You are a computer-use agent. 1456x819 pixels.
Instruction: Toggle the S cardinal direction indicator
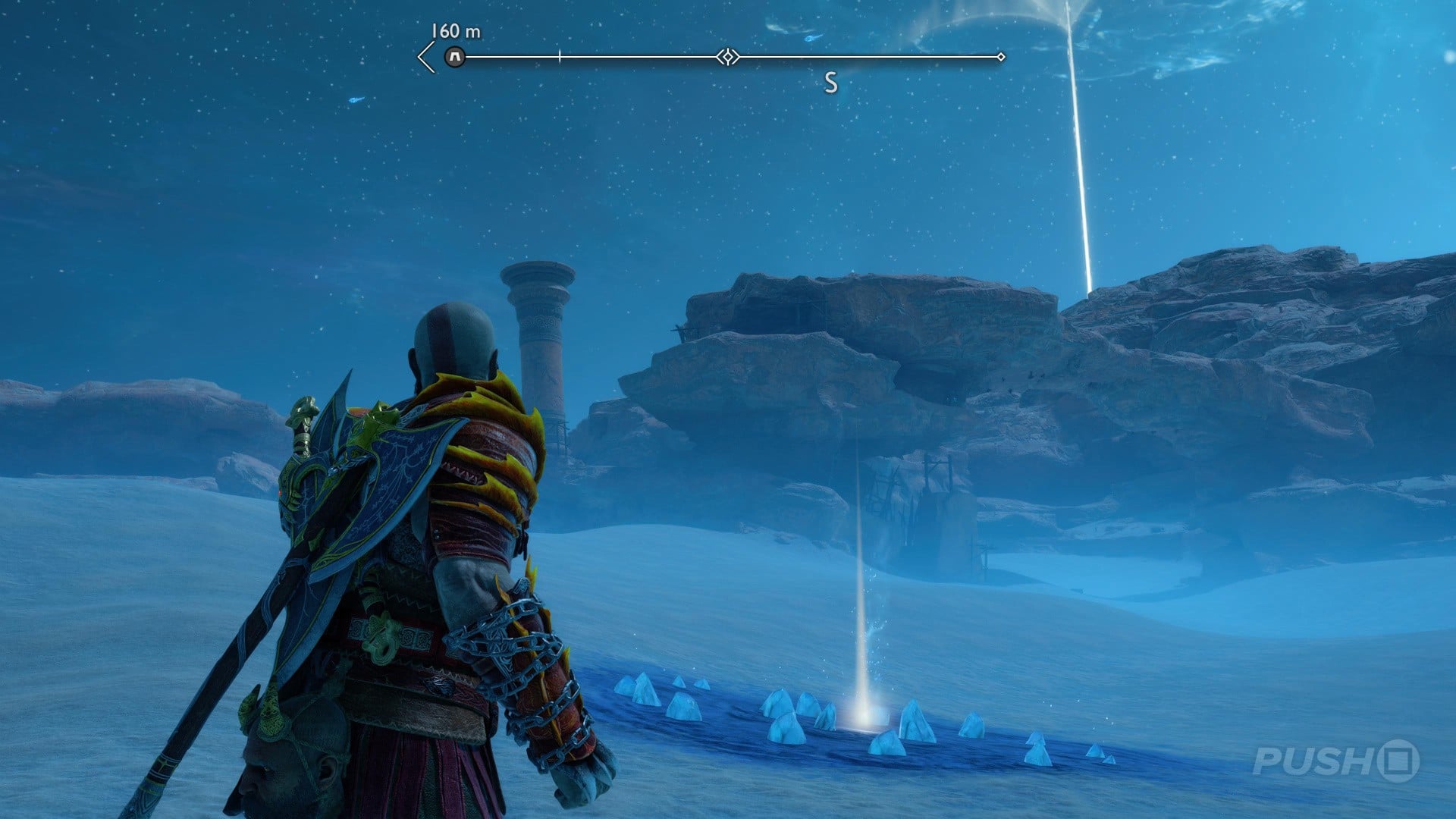pyautogui.click(x=832, y=82)
